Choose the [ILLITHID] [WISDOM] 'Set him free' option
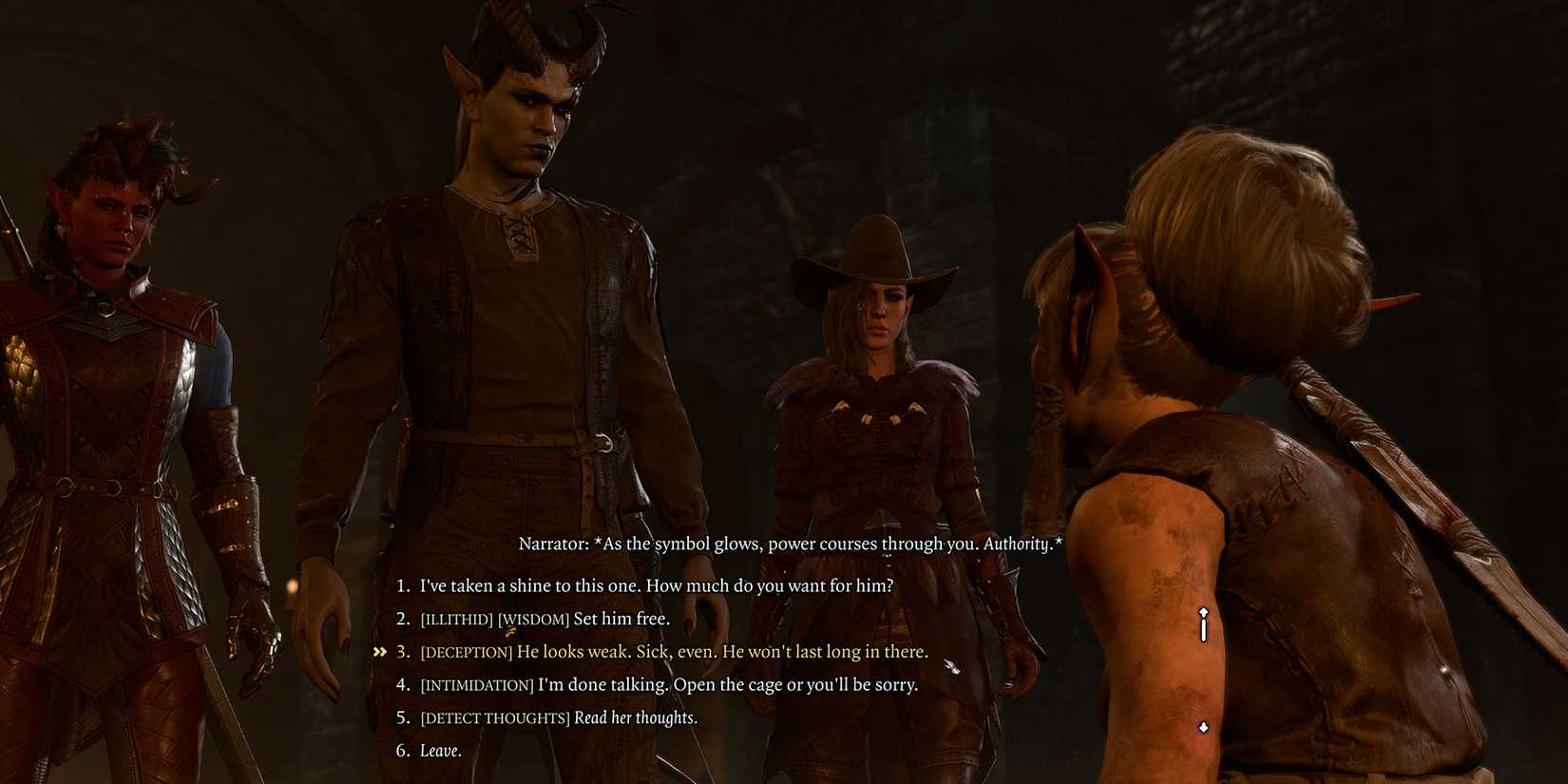 click(x=546, y=618)
